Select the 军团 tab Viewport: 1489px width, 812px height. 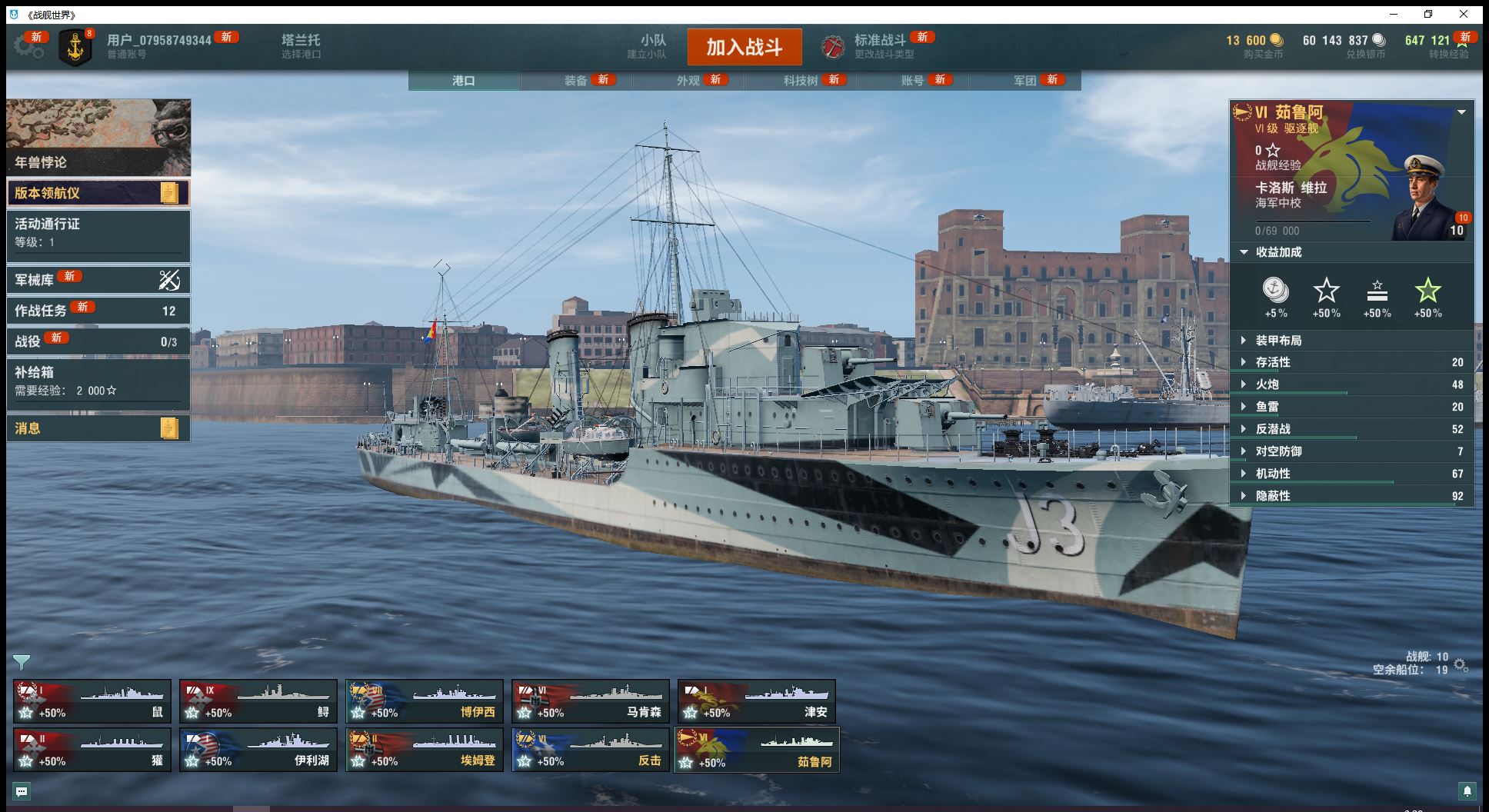1024,80
